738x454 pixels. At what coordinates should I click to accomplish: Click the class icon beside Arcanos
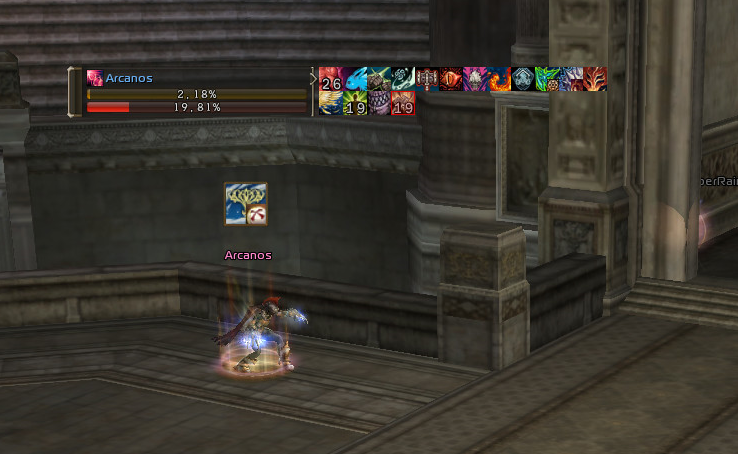95,77
